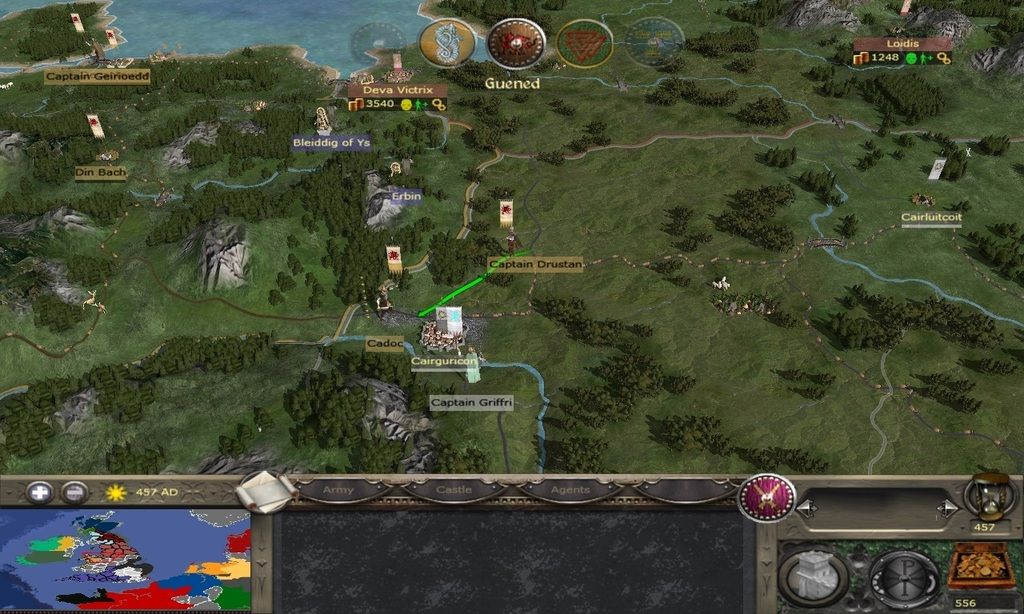Click the round Chi-Rho symbol button

point(903,577)
